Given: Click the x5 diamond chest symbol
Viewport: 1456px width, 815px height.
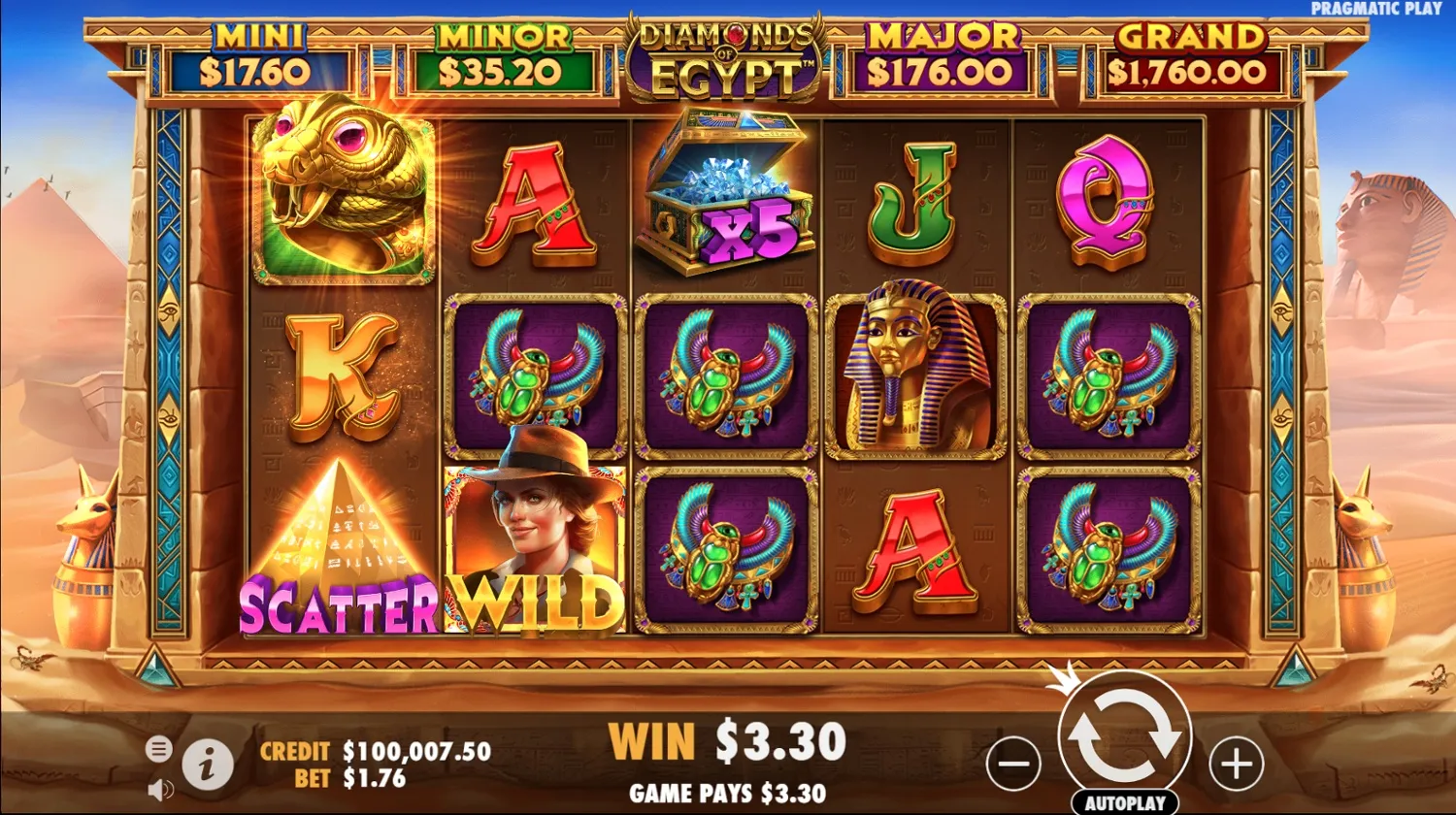Looking at the screenshot, I should (x=726, y=194).
